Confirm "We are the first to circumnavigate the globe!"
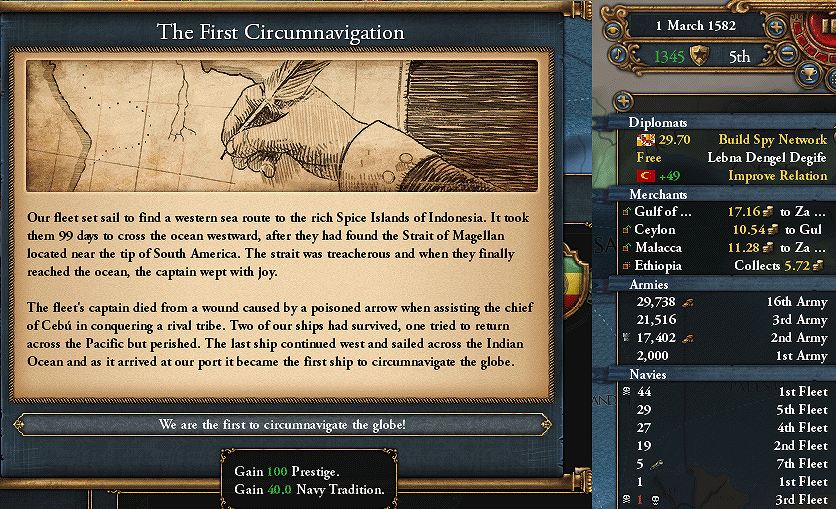The image size is (836, 509). coord(282,424)
